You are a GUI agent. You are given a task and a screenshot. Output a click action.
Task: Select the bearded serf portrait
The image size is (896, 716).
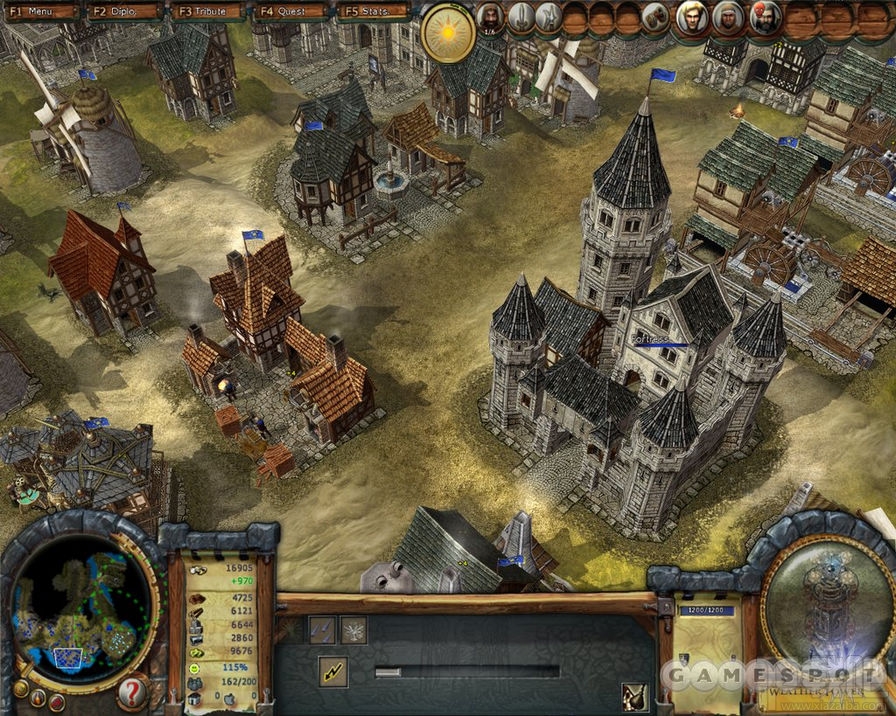pyautogui.click(x=491, y=17)
